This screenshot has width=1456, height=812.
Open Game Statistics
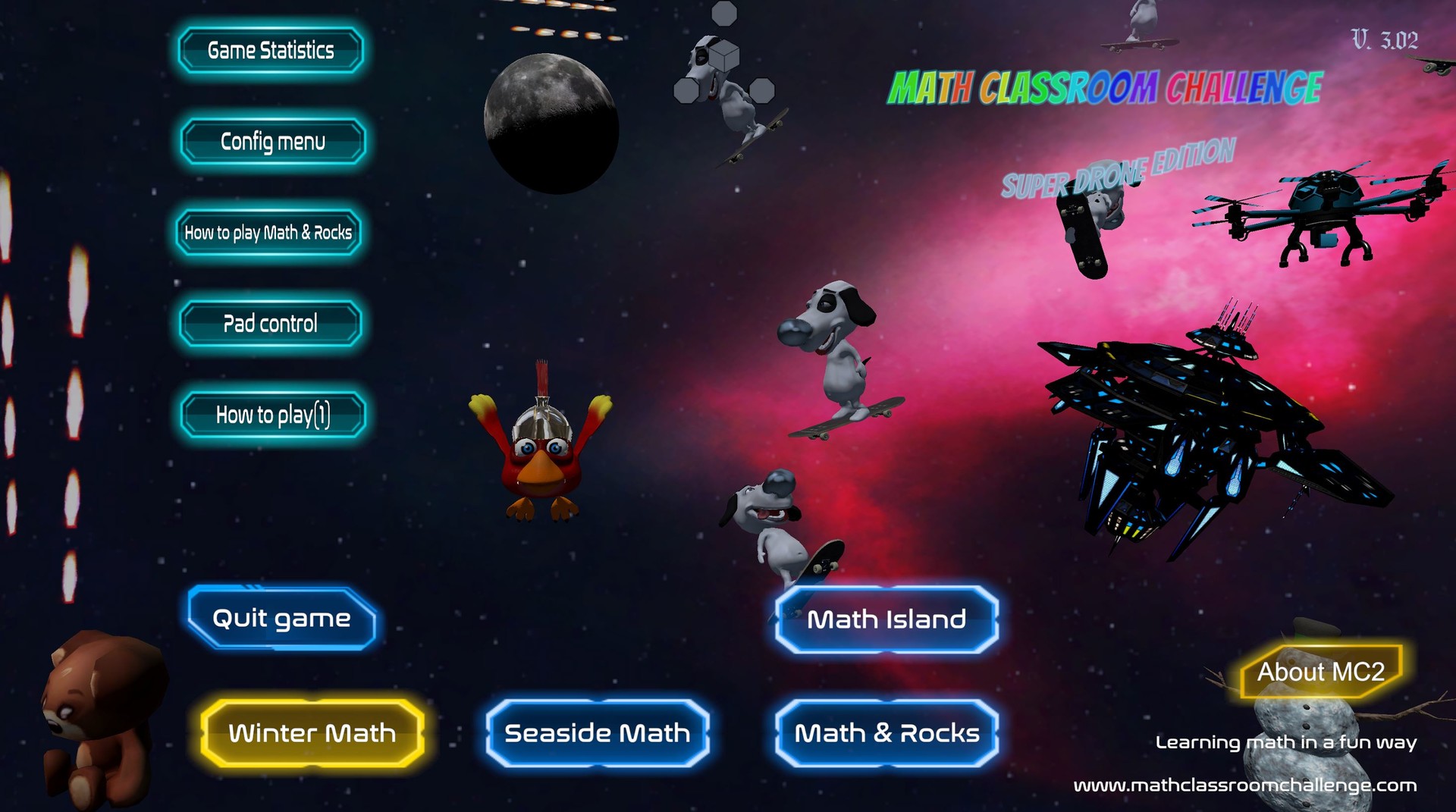[270, 51]
